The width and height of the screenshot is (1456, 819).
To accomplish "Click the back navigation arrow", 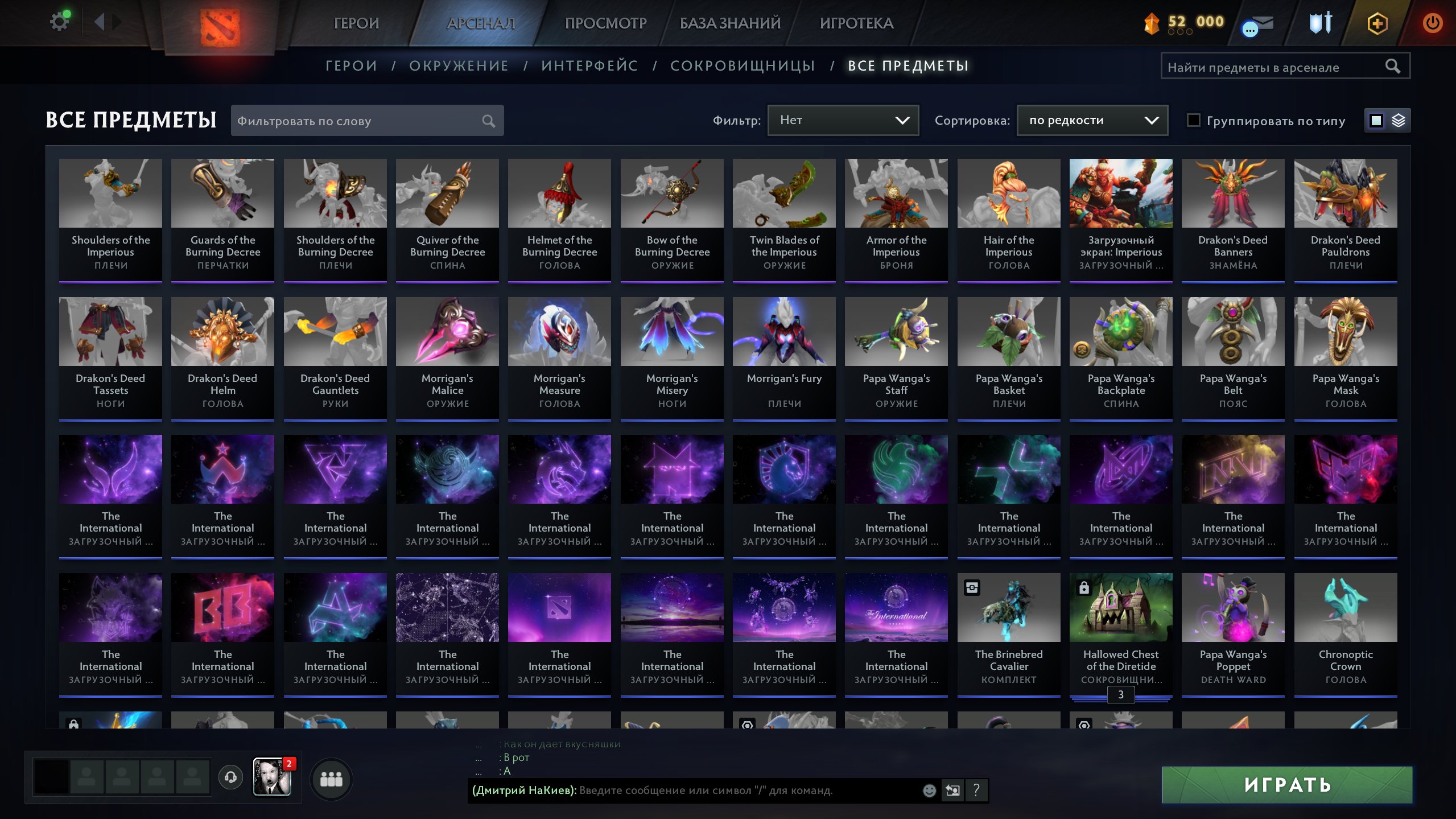I will point(100,22).
